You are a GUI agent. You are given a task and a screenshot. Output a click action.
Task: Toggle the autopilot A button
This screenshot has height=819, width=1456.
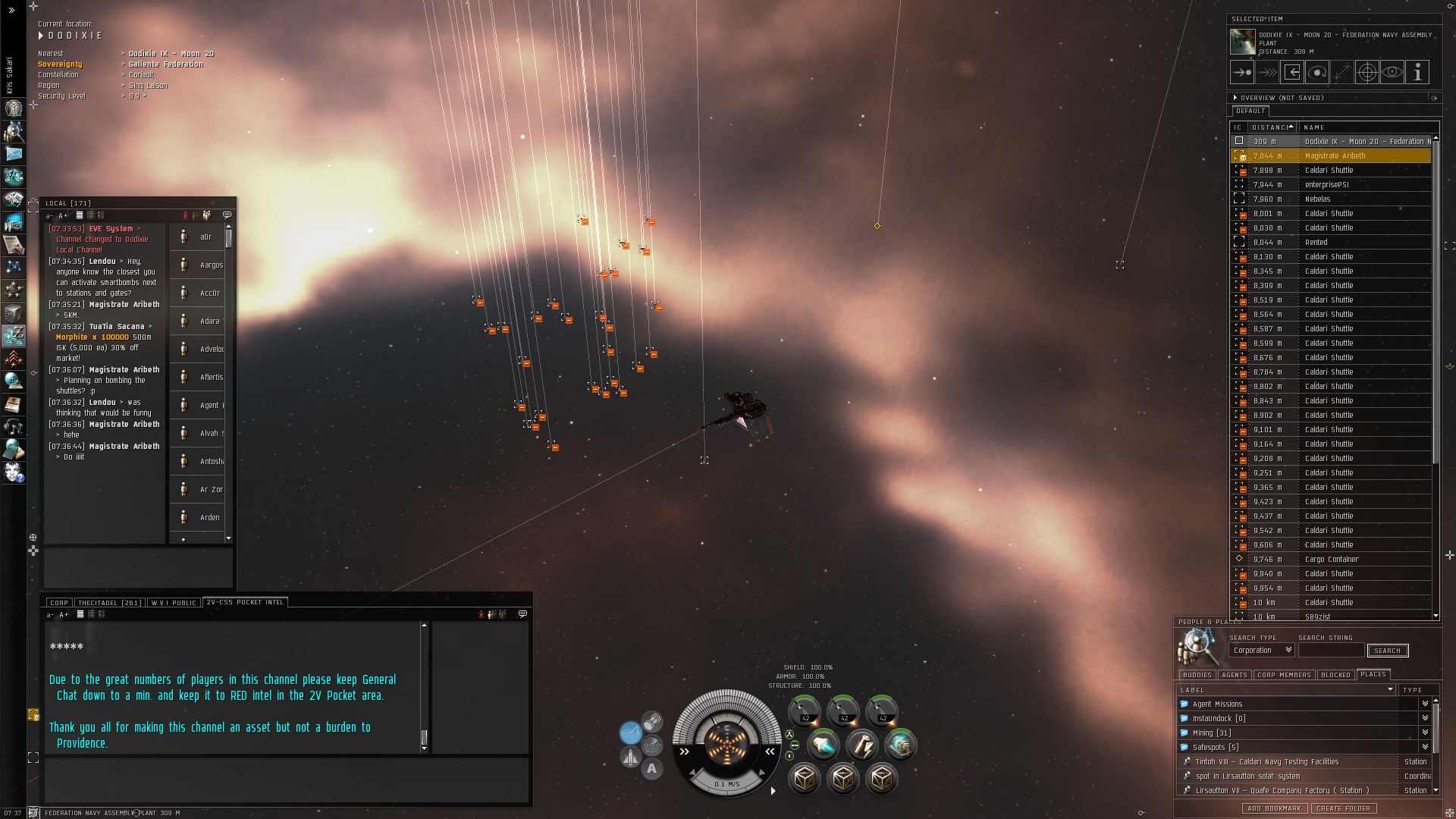click(x=651, y=769)
